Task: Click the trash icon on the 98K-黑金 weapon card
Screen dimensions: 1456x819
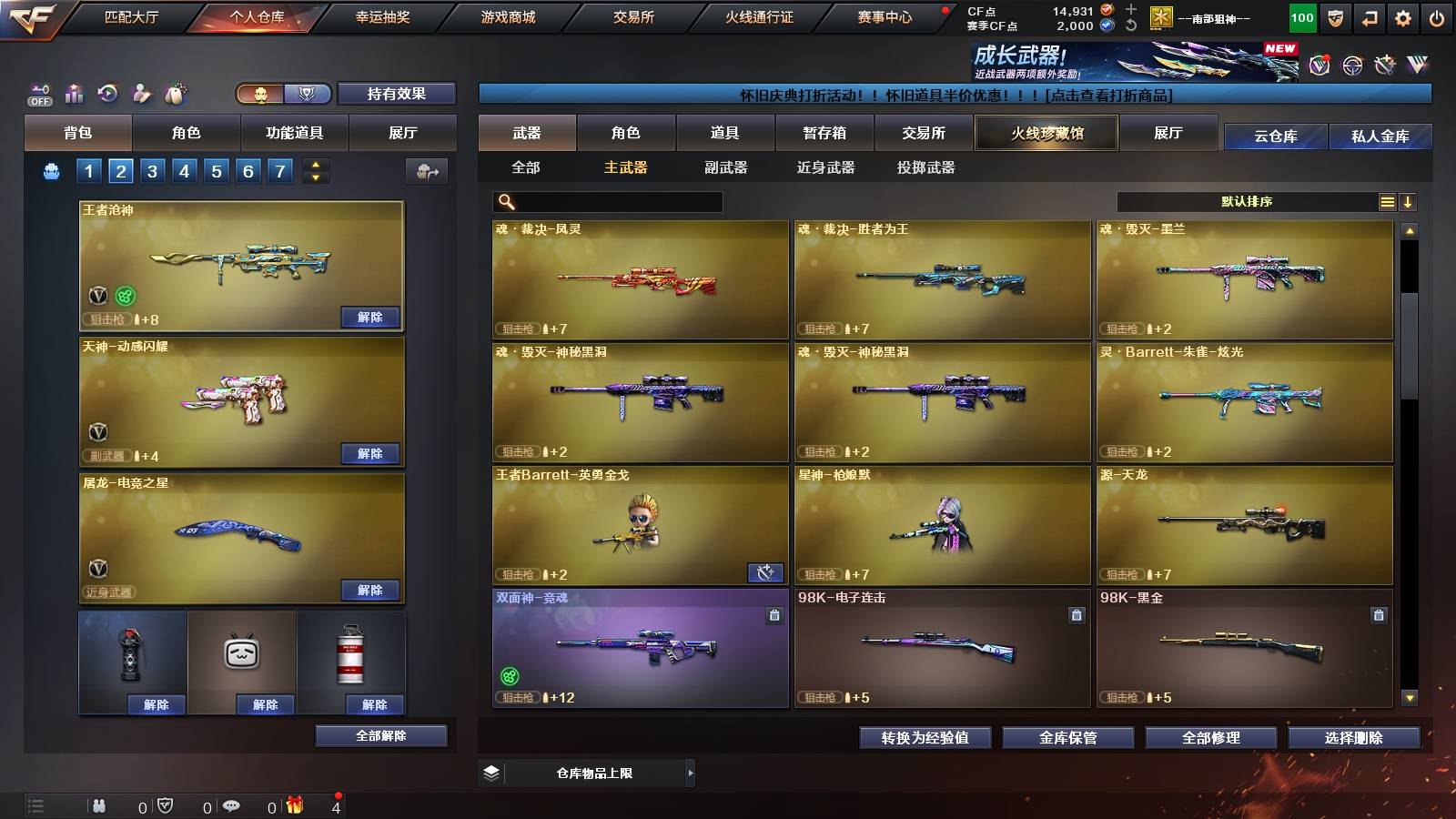Action: pos(1377,614)
